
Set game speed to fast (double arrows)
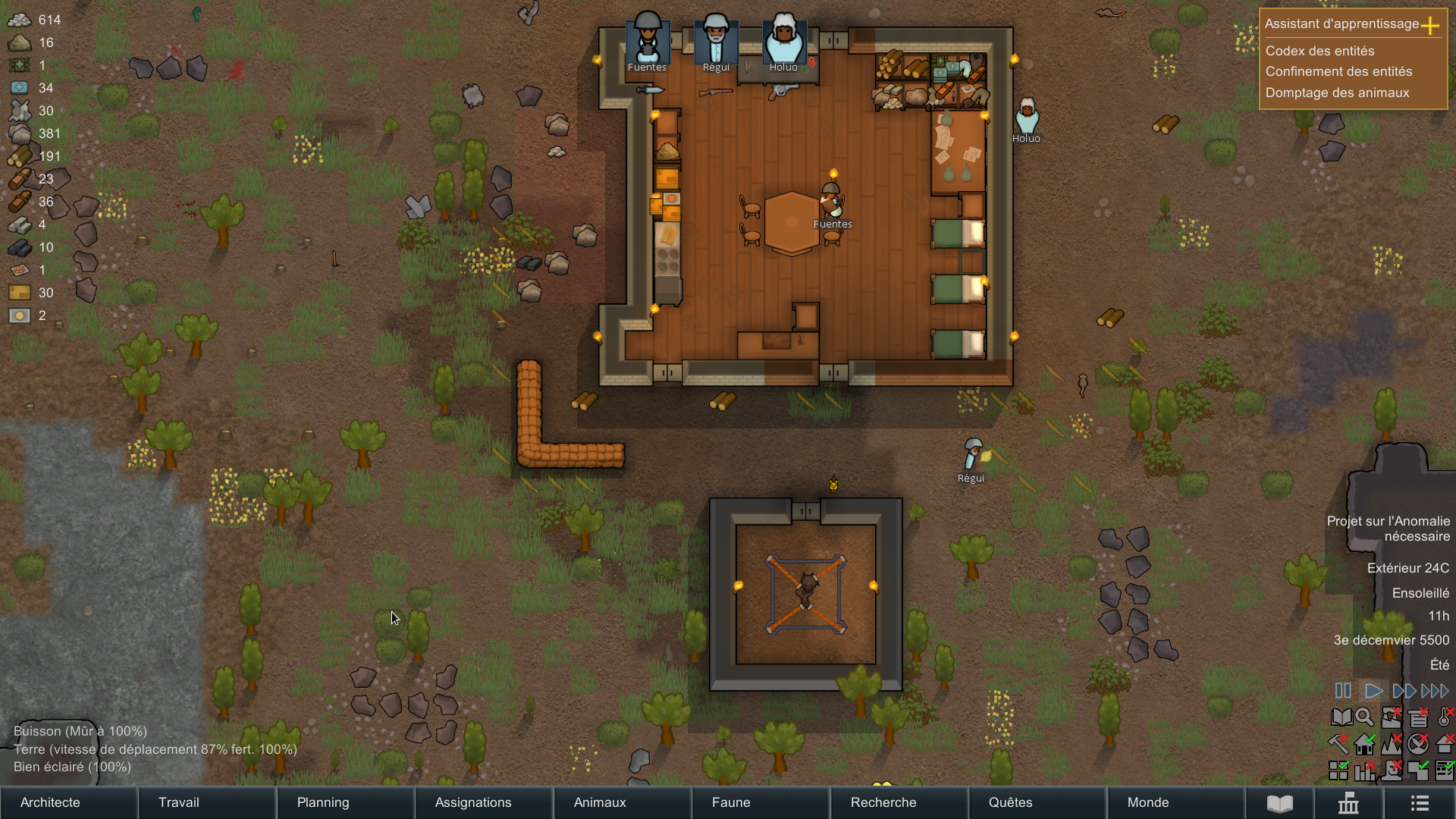point(1404,691)
